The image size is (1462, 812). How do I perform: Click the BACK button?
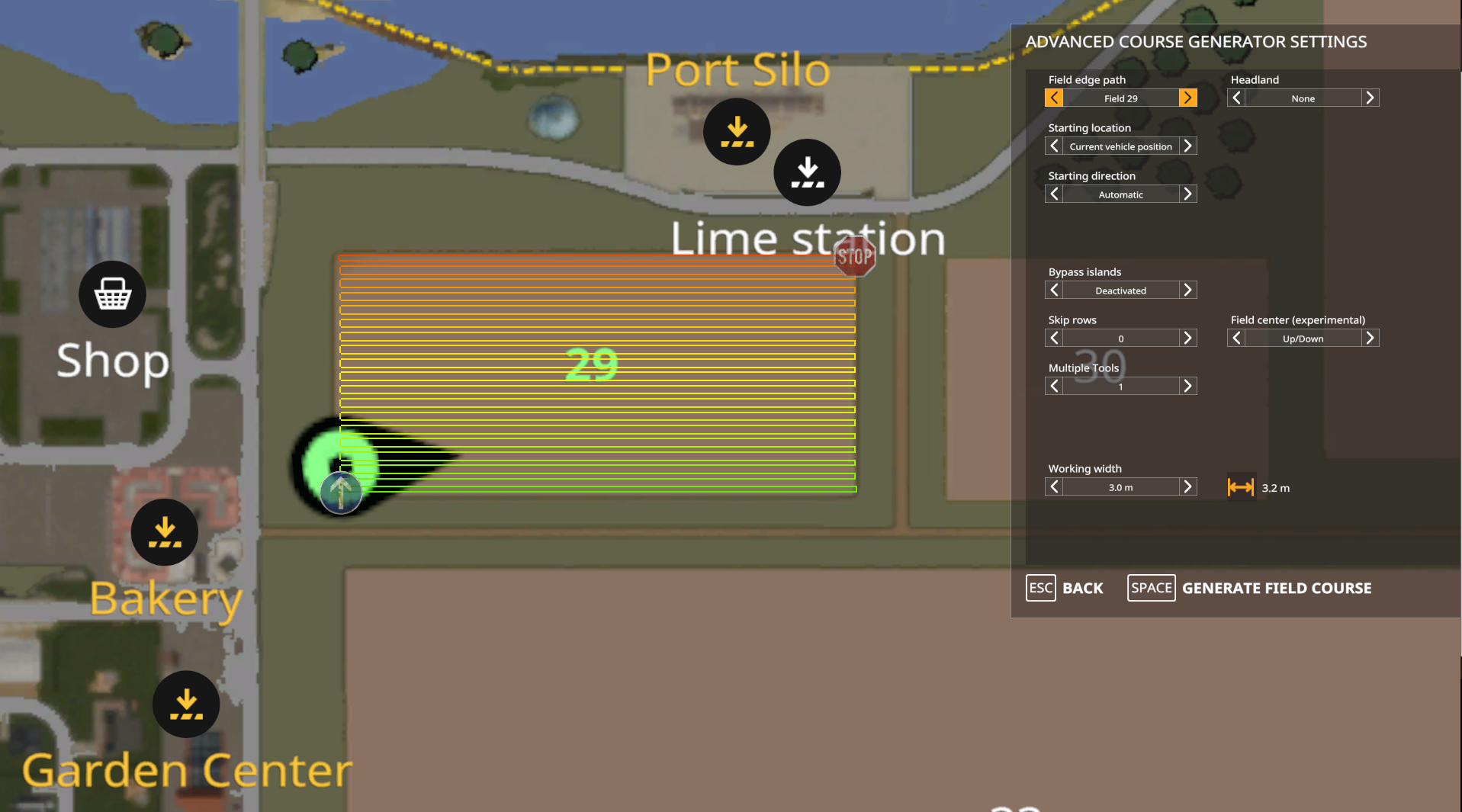[1065, 588]
